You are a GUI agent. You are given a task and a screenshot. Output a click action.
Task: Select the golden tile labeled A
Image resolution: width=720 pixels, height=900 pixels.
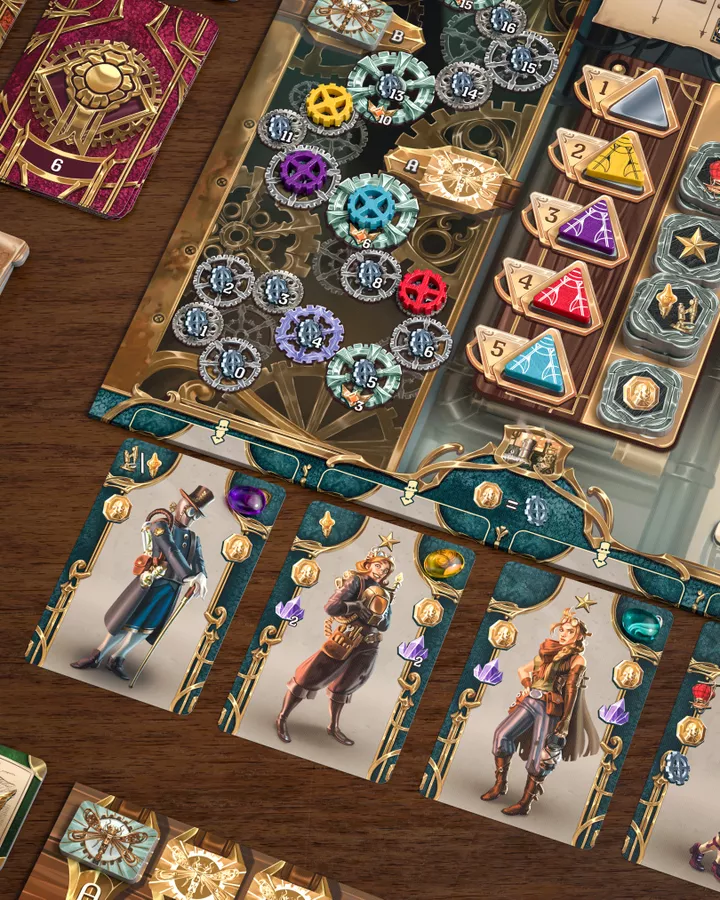[x=449, y=177]
